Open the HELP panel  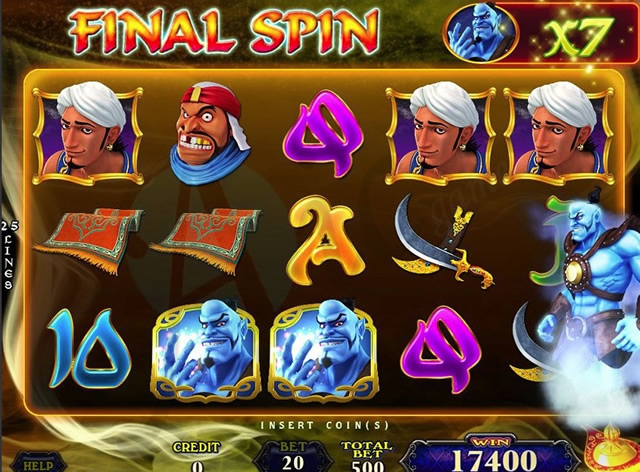click(38, 464)
